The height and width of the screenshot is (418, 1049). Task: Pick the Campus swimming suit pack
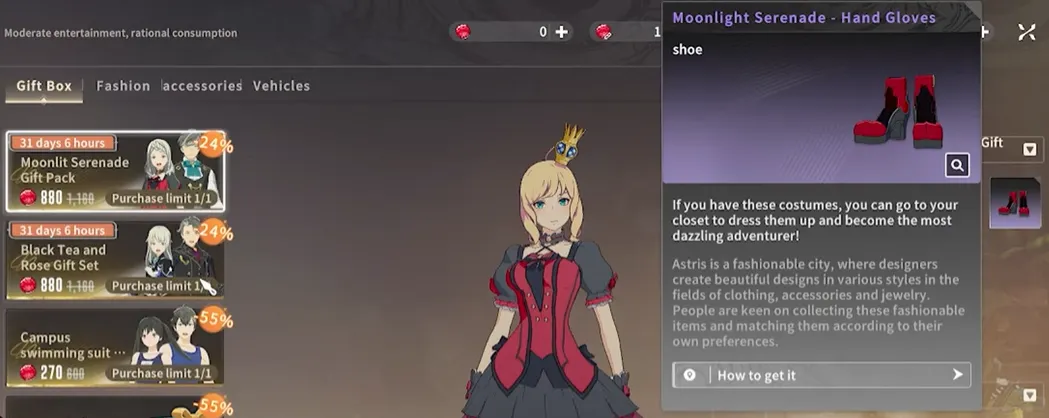(115, 347)
